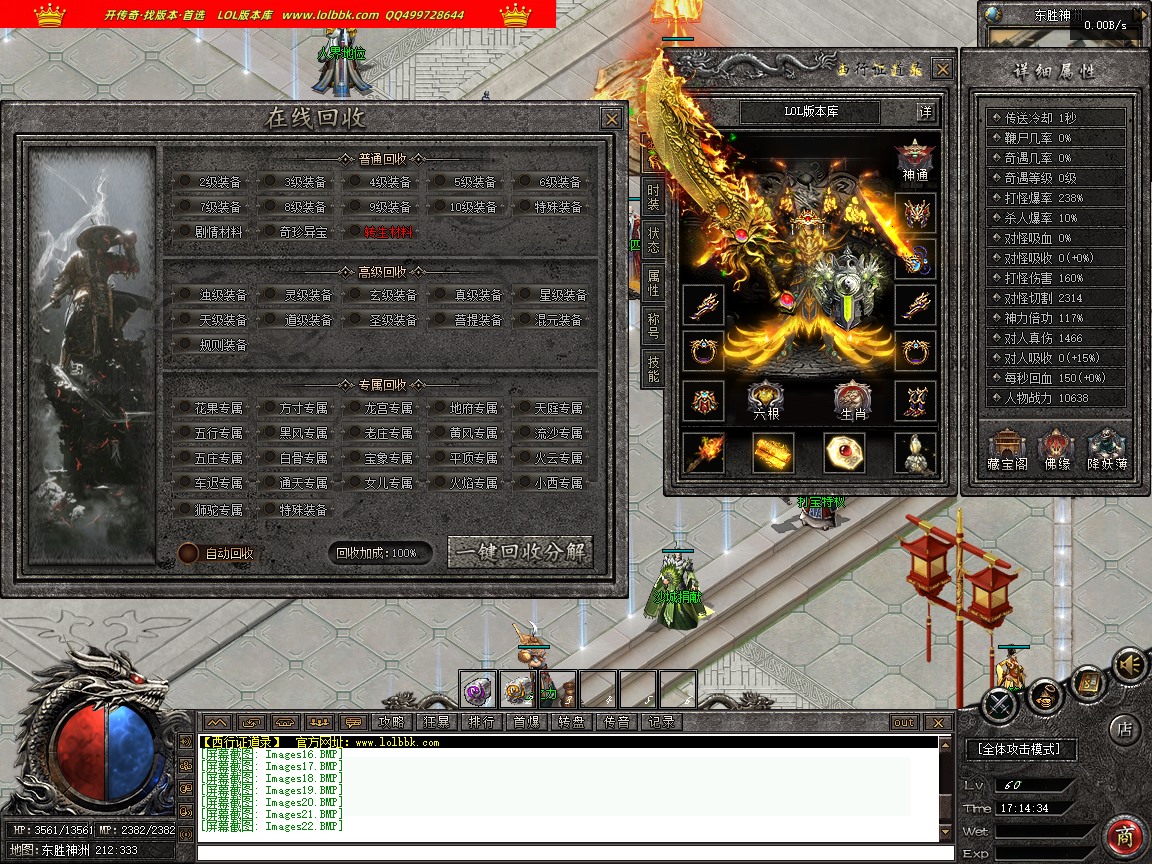Toggle 自动回收 auto-recycle
Screen dimensions: 1152x864
[x=188, y=553]
